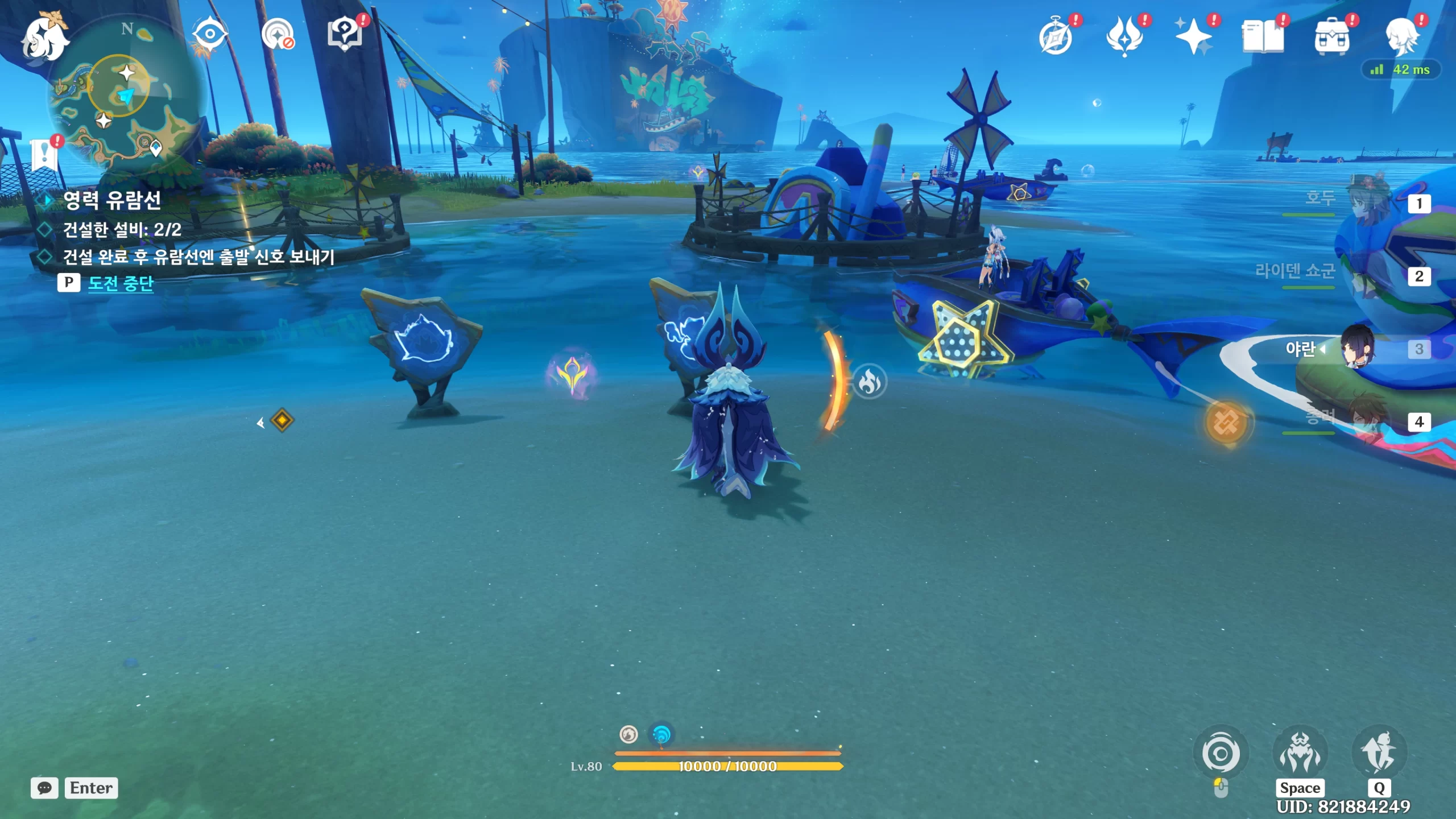Screen dimensions: 1456x819
Task: Open the Paimon menu icon
Action: coord(44,39)
